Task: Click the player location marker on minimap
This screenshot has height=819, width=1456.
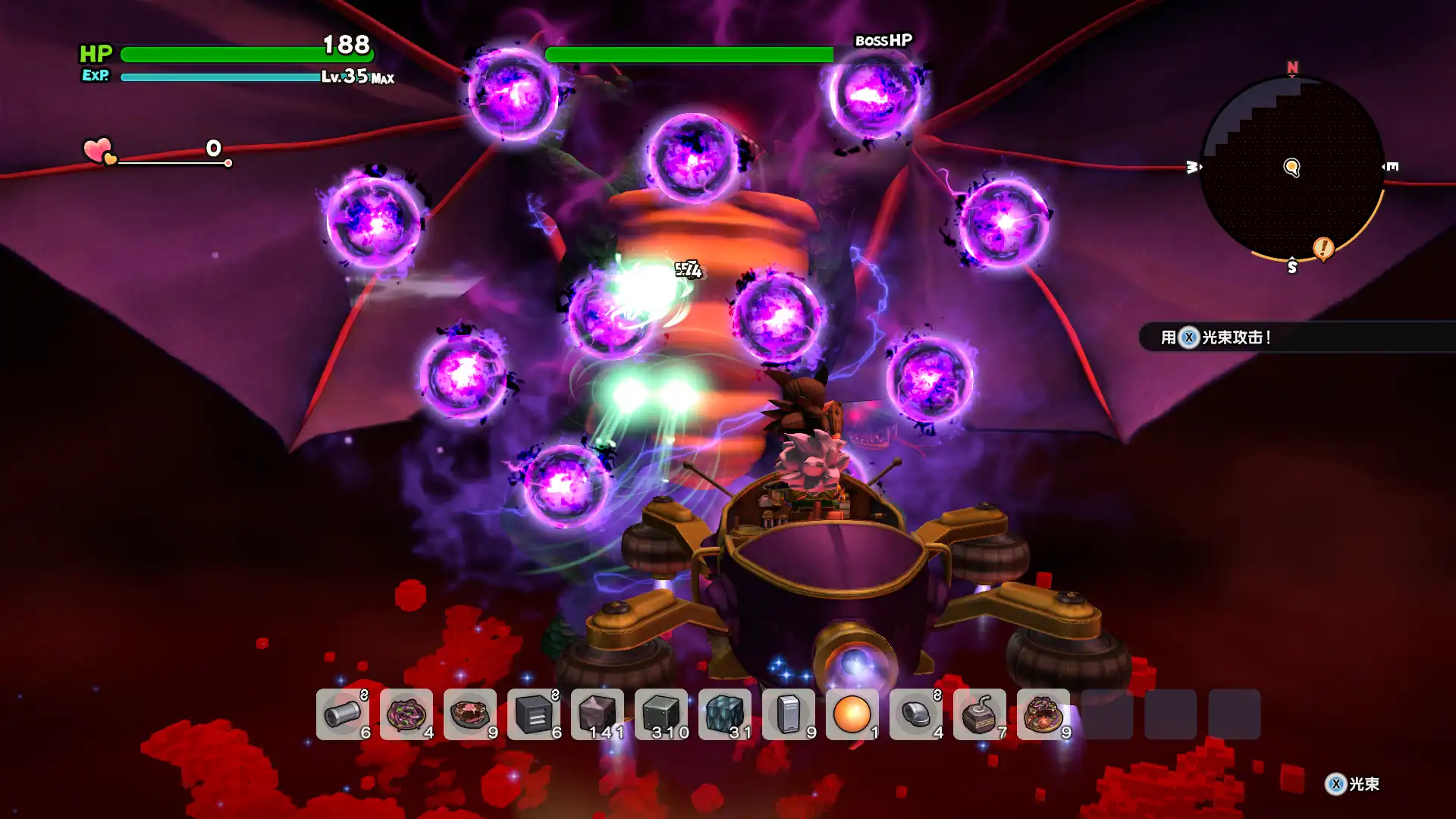Action: coord(1291,167)
